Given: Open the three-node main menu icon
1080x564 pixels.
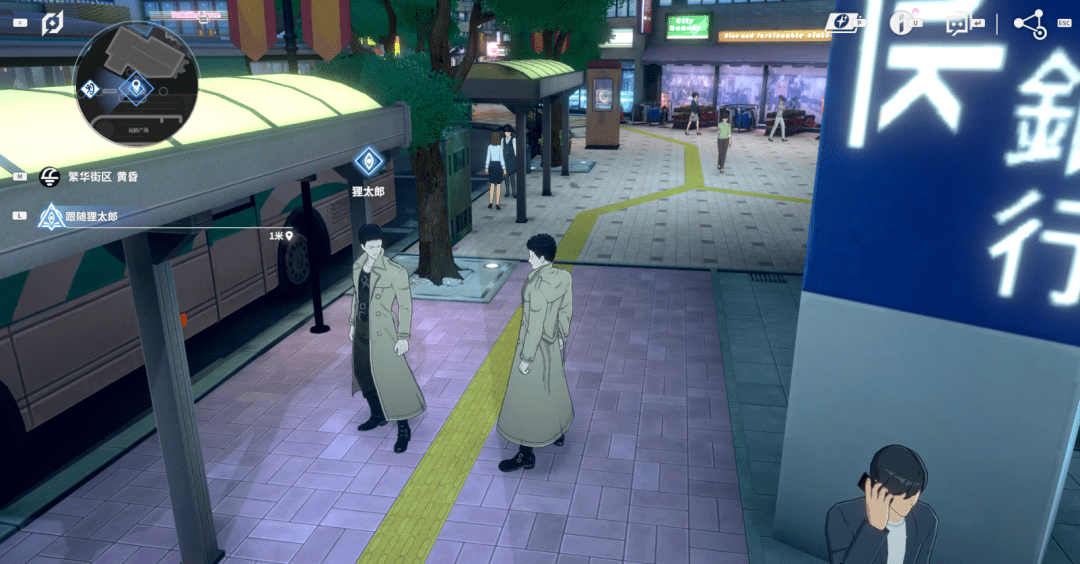Looking at the screenshot, I should coord(1029,23).
